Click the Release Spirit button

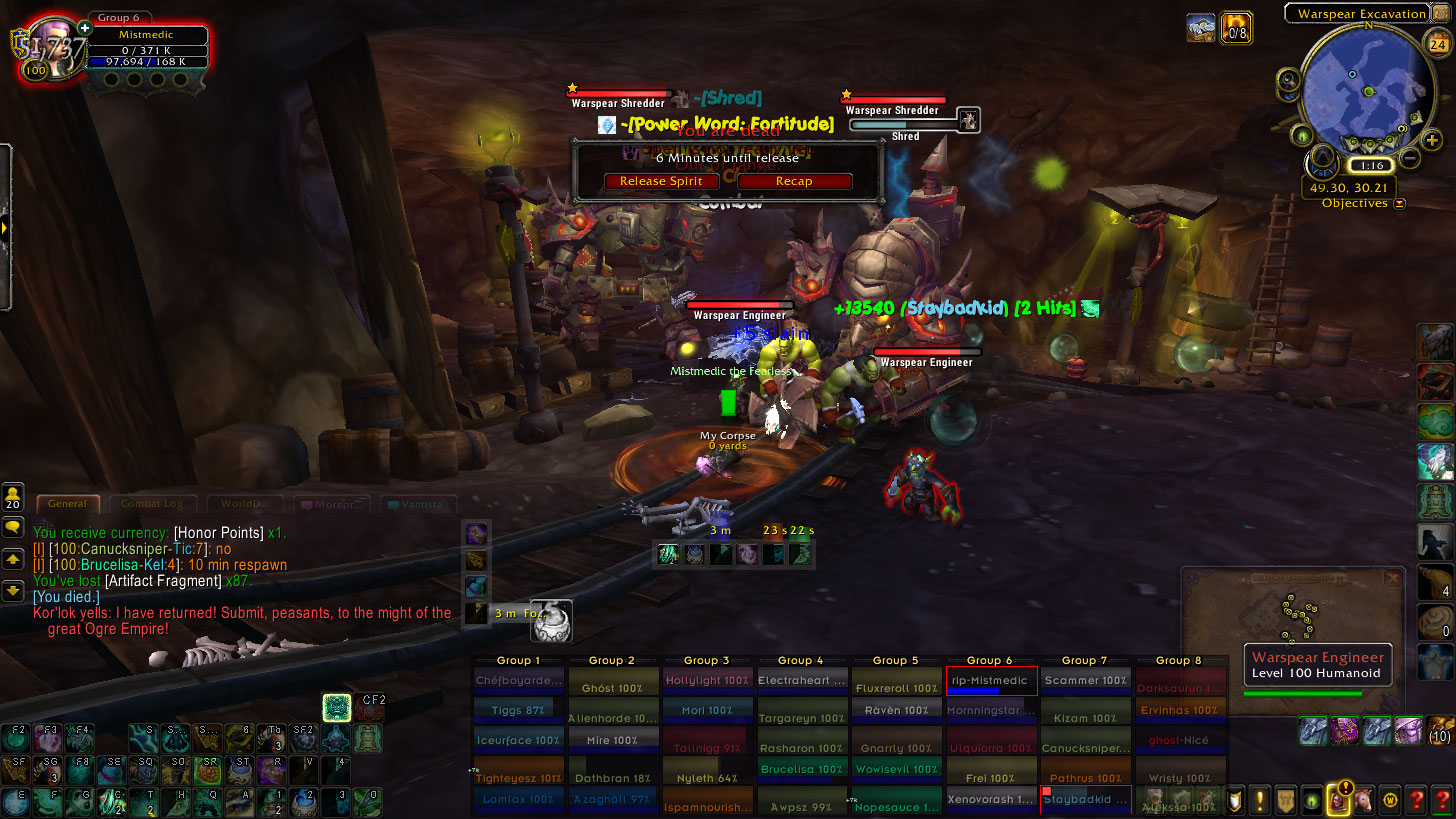pos(661,181)
